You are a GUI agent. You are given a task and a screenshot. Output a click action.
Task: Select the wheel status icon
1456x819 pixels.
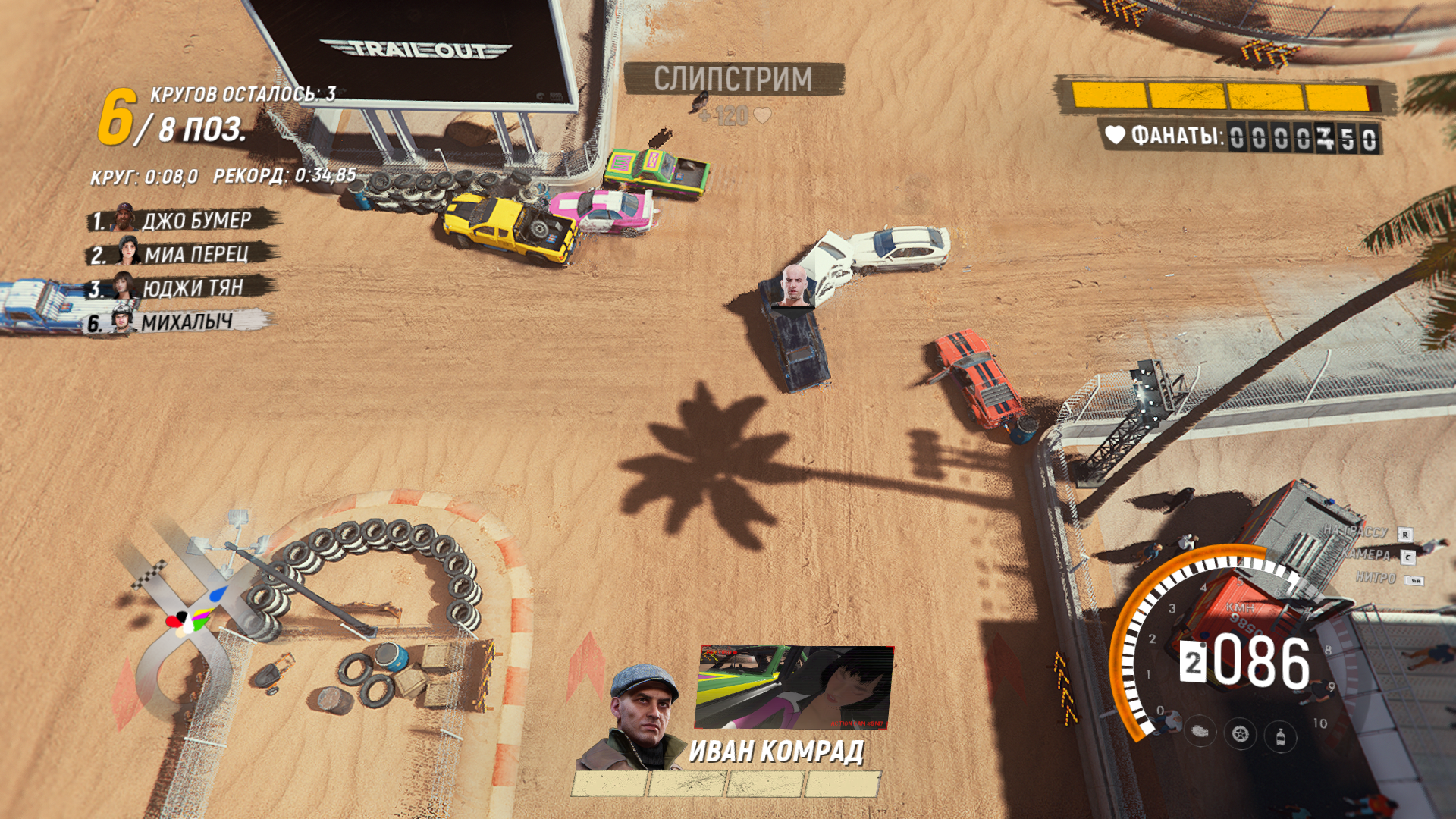point(1240,734)
